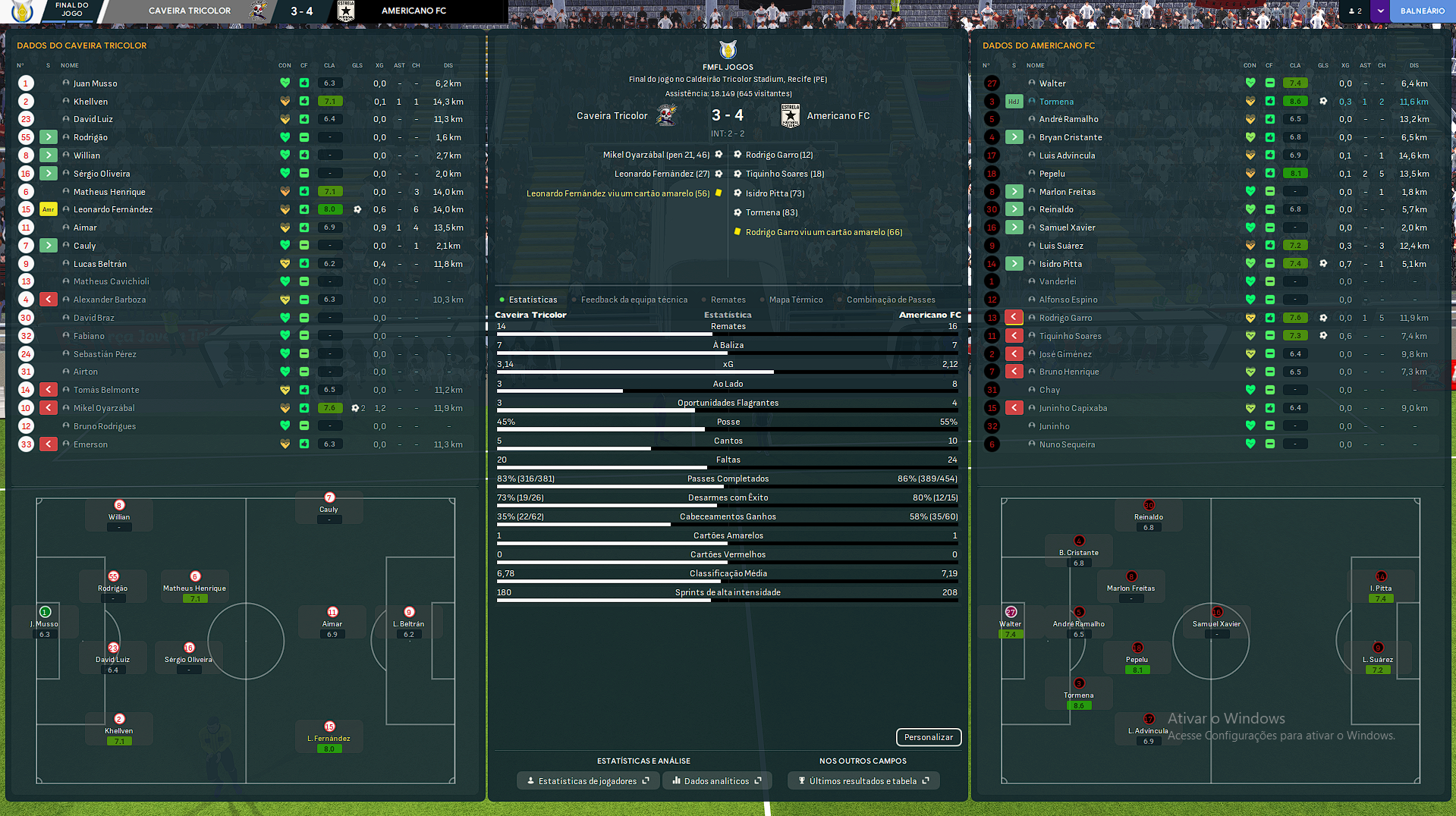This screenshot has height=816, width=1456.
Task: View the Mapa Térmico tab
Action: (795, 300)
